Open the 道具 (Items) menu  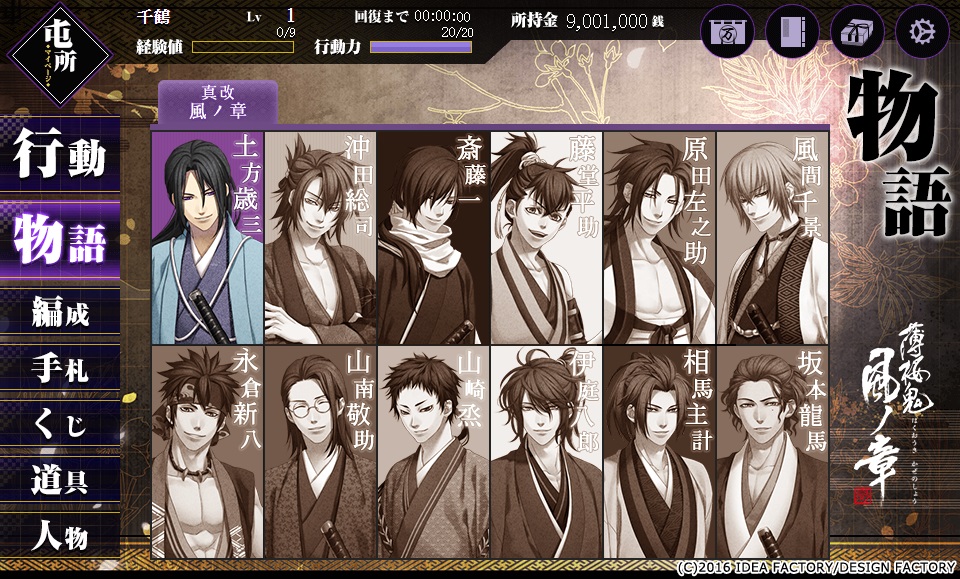(60, 481)
